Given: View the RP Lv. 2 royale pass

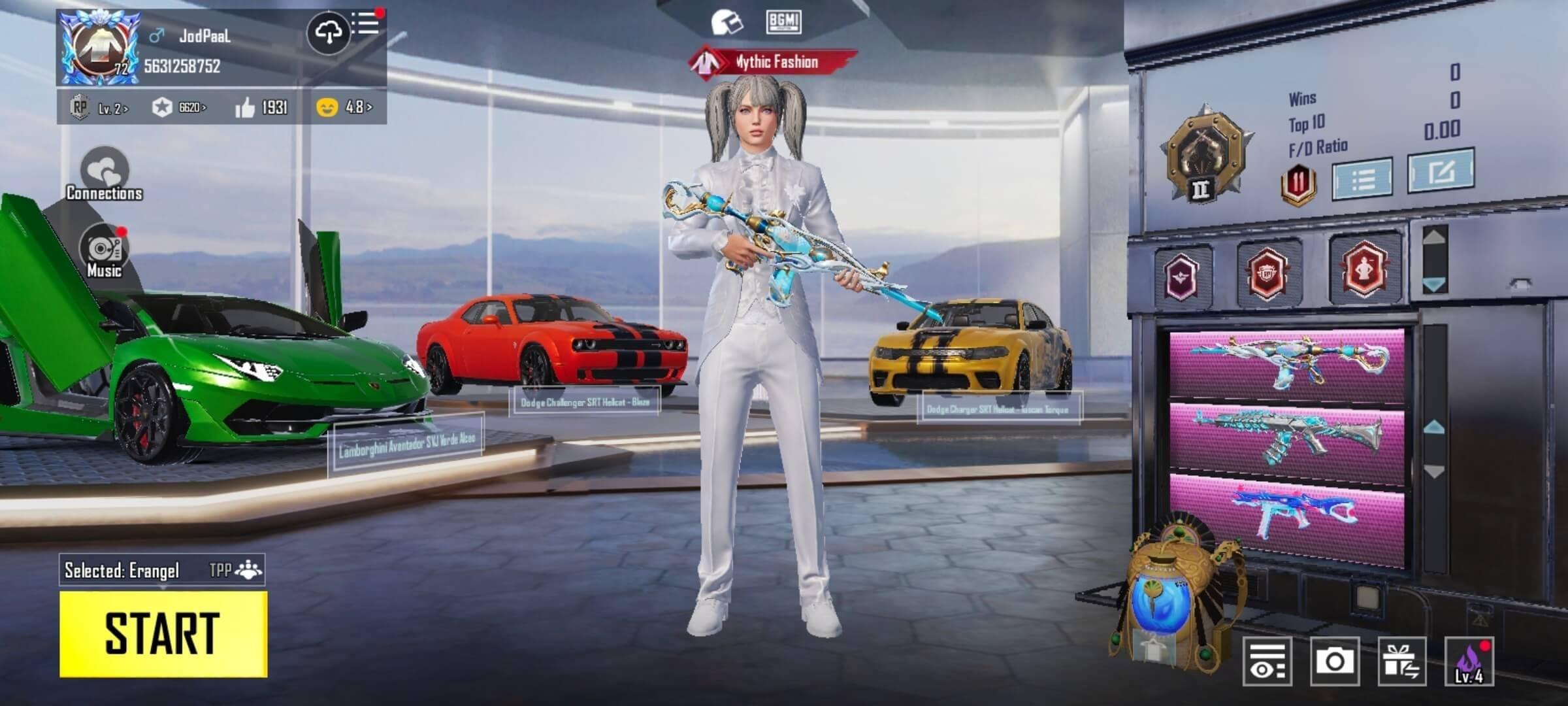Looking at the screenshot, I should (x=99, y=108).
